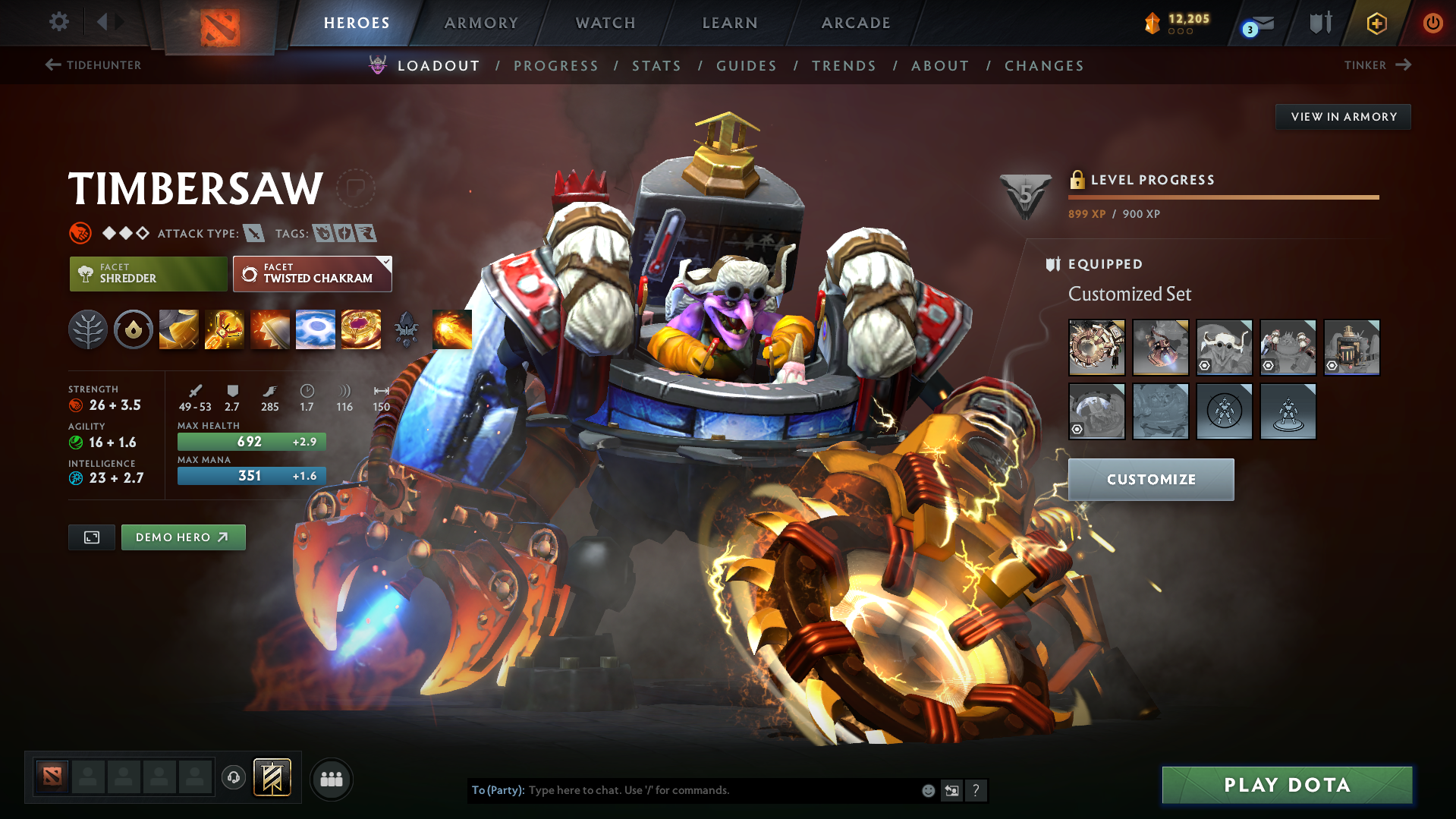This screenshot has height=819, width=1456.
Task: Select the Shredder facet
Action: 148,274
